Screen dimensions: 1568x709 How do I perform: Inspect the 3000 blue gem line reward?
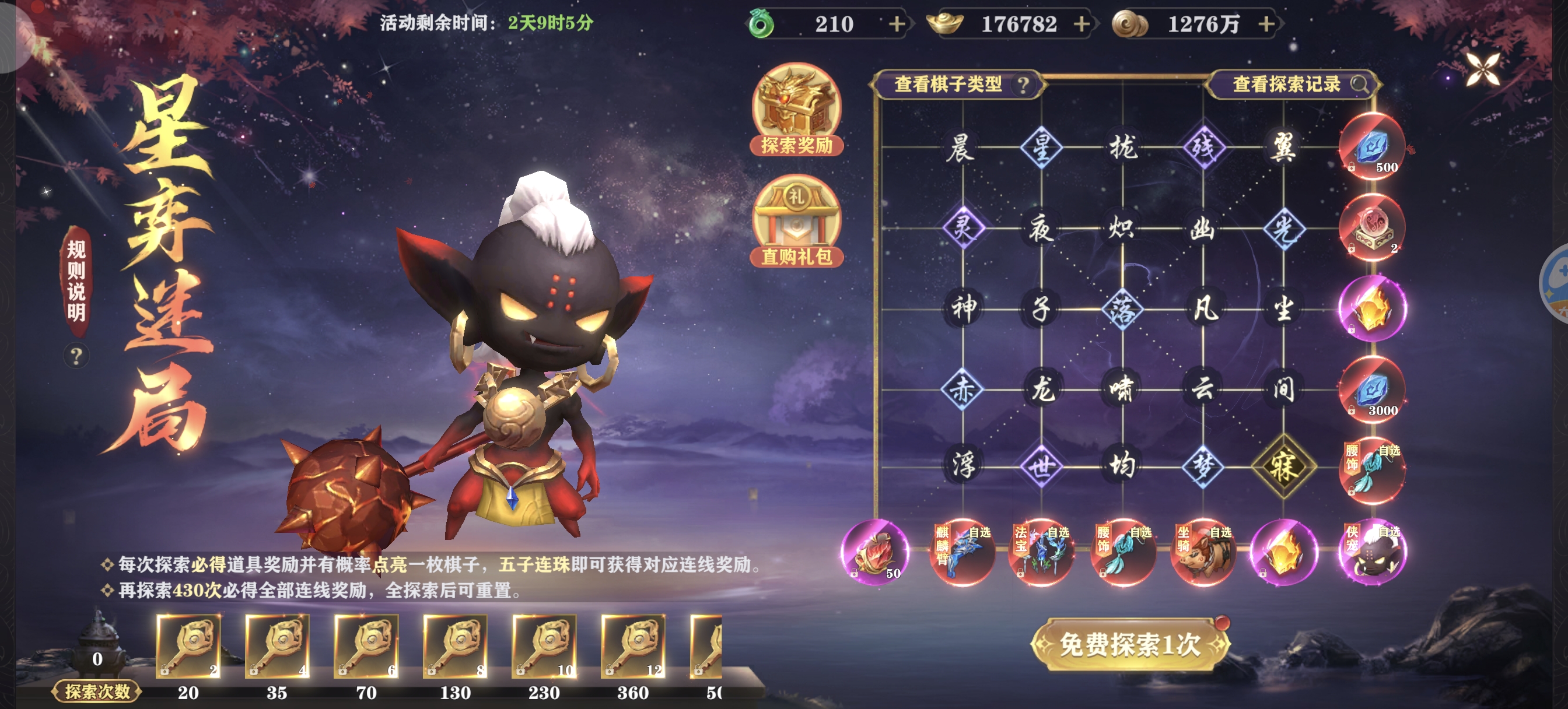(x=1372, y=389)
